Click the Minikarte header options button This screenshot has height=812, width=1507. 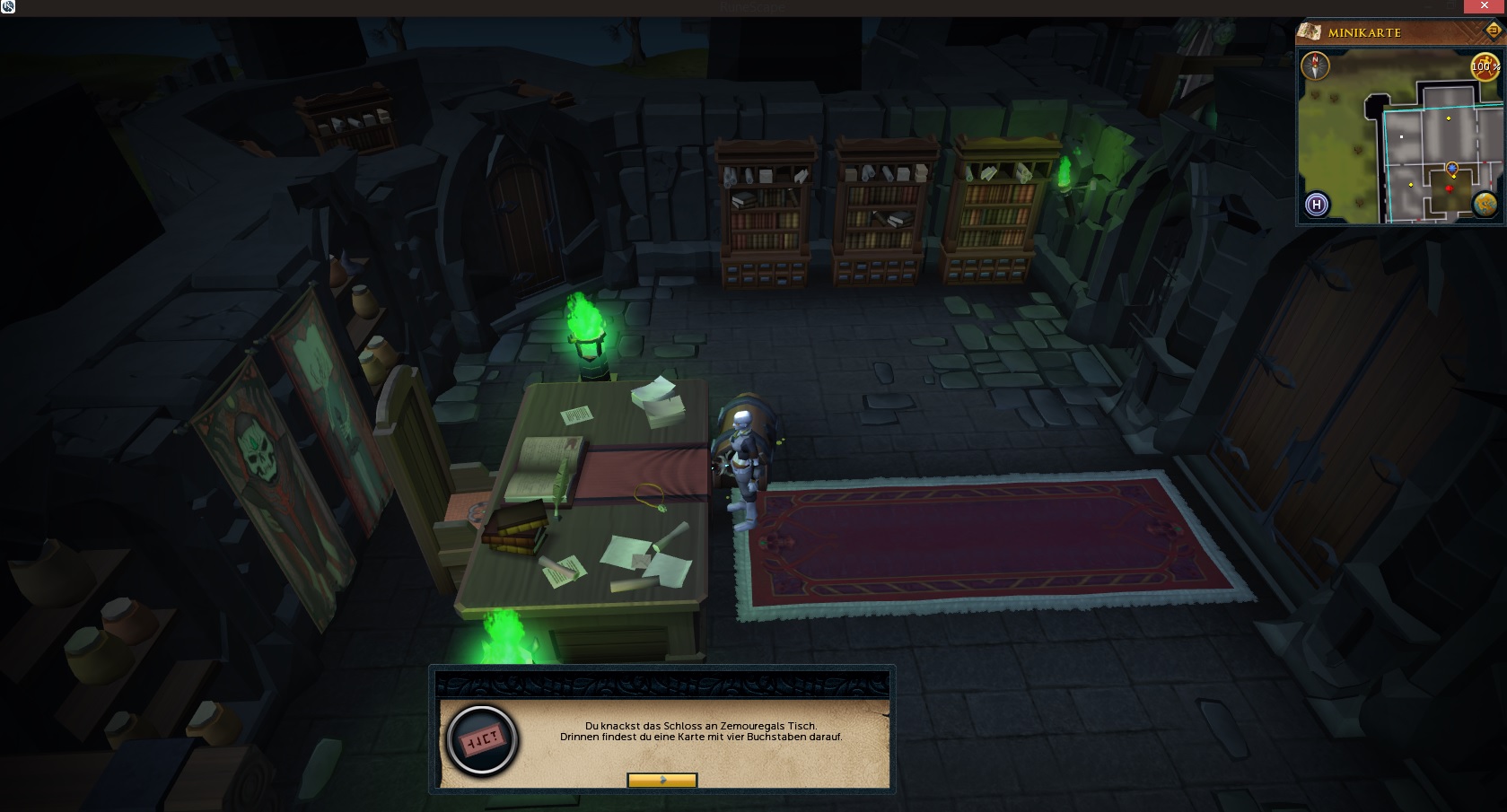point(1493,31)
